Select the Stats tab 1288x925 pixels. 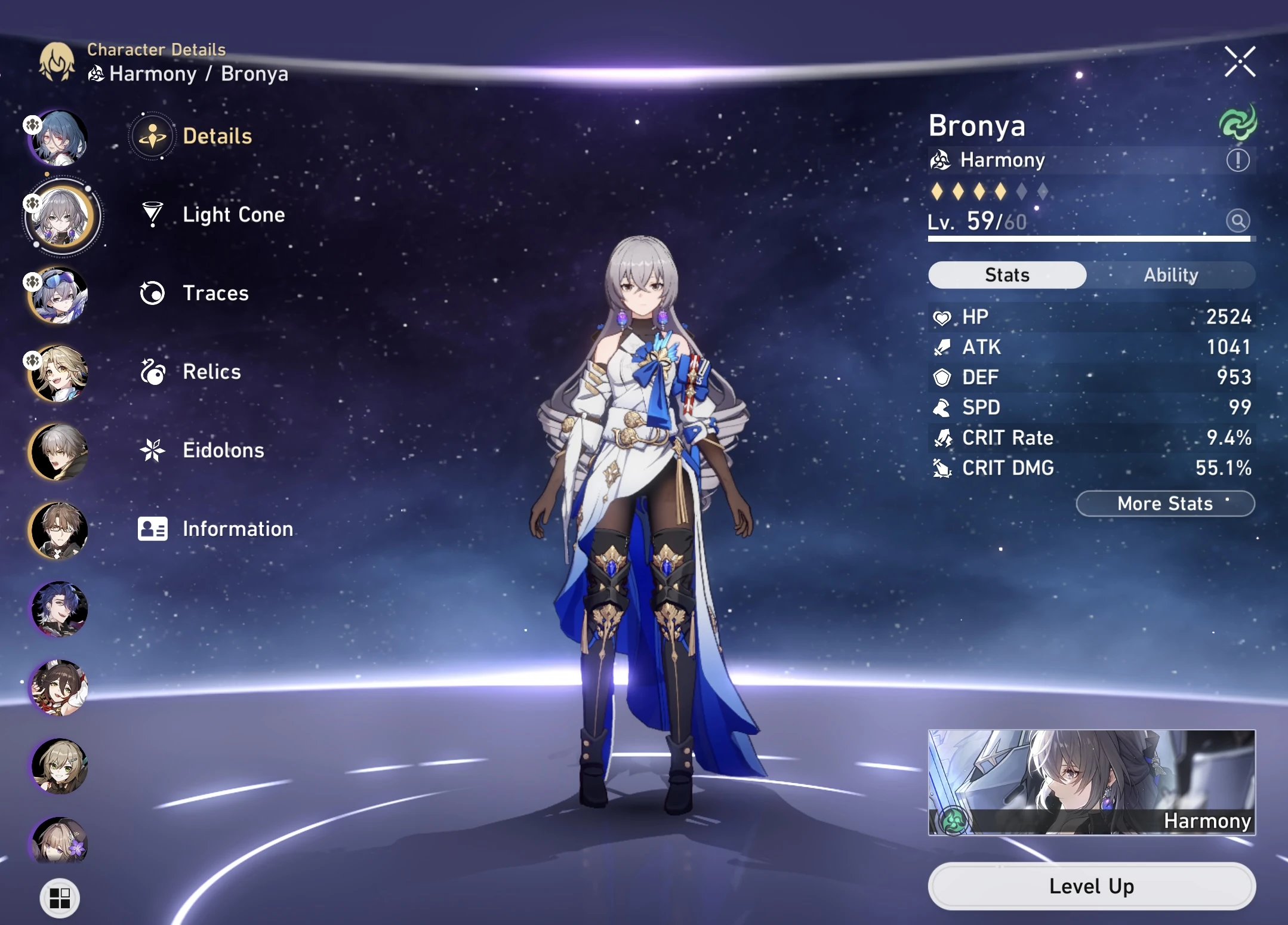click(1007, 275)
